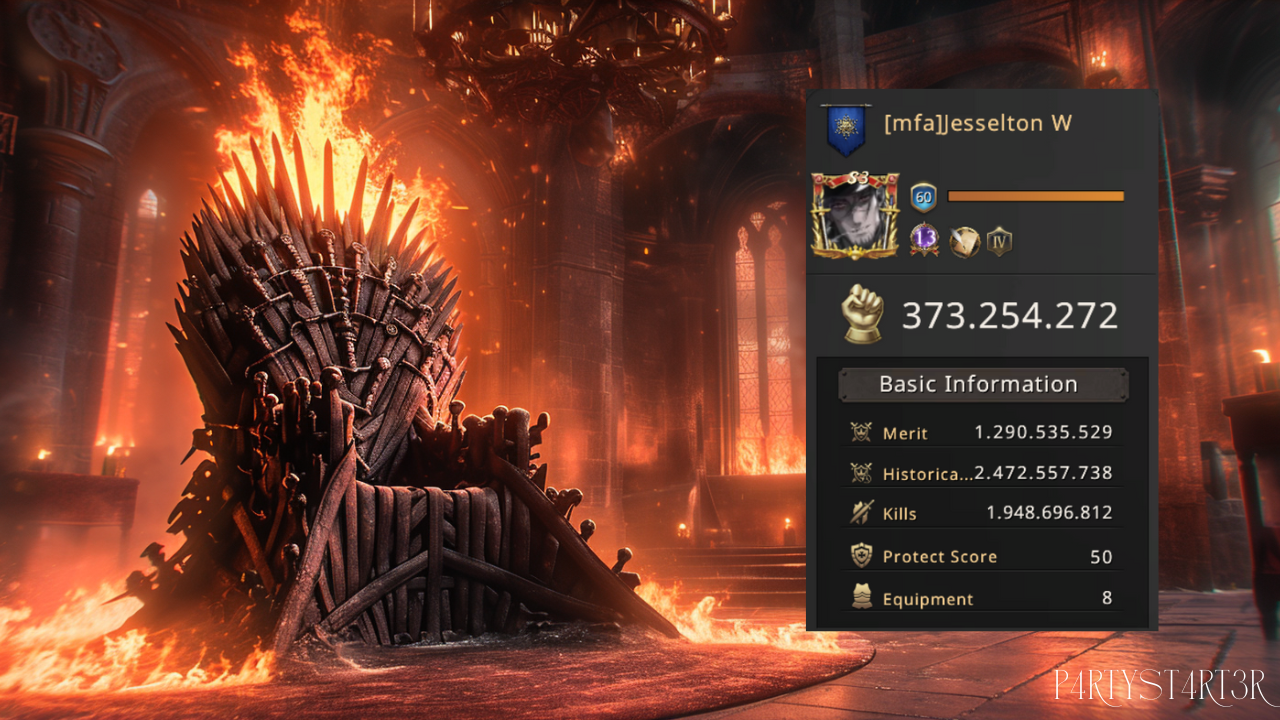Tap the golden fist power icon
Image resolution: width=1280 pixels, height=720 pixels.
(x=863, y=315)
